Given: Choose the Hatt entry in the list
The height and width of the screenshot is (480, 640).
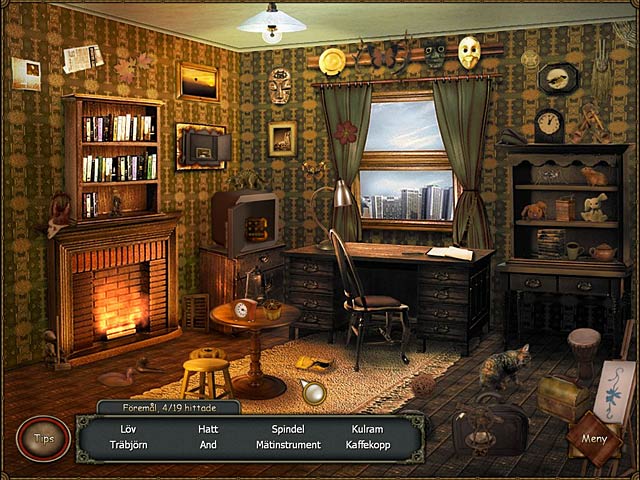Looking at the screenshot, I should click(x=208, y=429).
